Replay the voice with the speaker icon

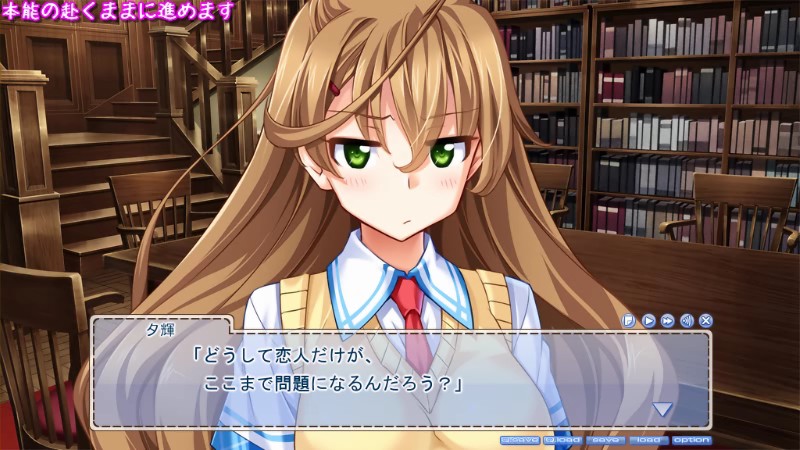(x=686, y=321)
